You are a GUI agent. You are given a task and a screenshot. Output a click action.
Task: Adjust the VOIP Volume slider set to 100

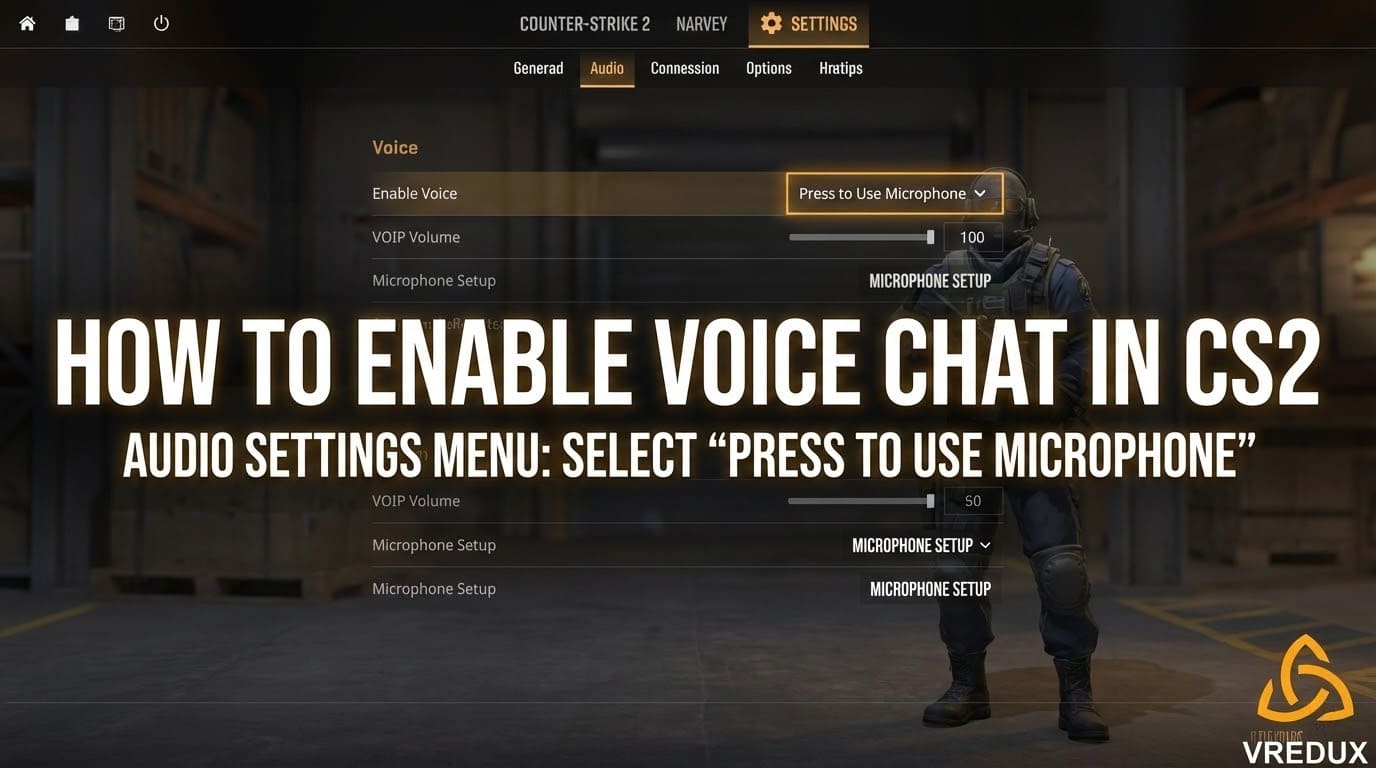(x=930, y=237)
